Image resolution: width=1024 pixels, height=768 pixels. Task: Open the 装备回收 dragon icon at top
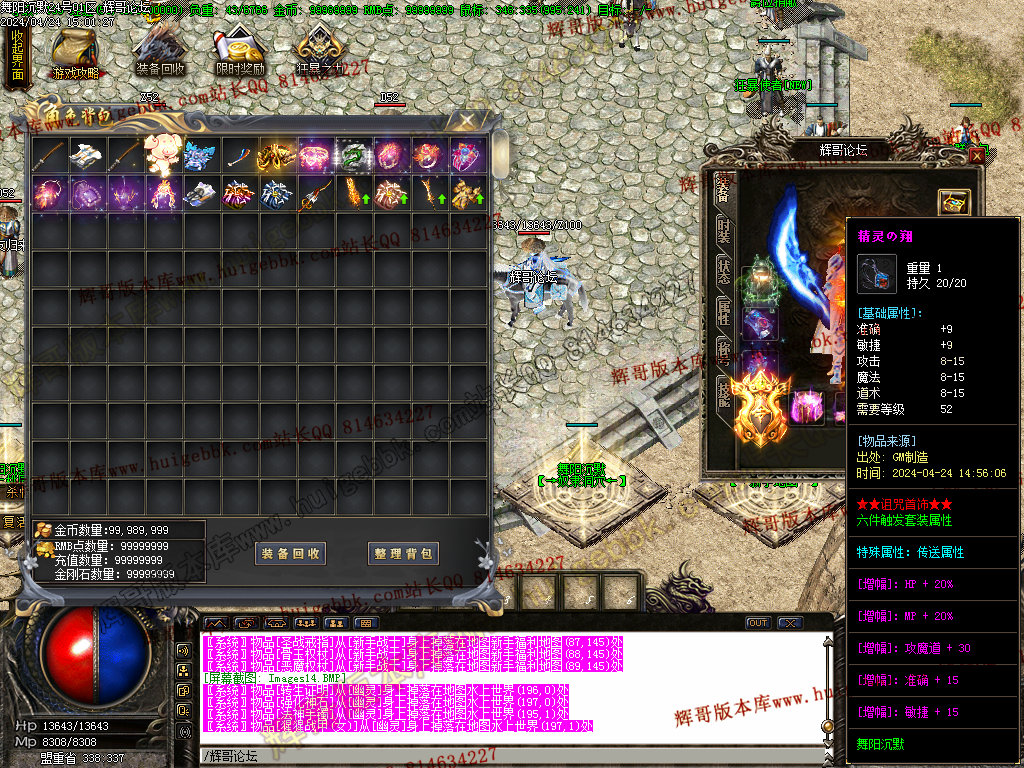(160, 50)
